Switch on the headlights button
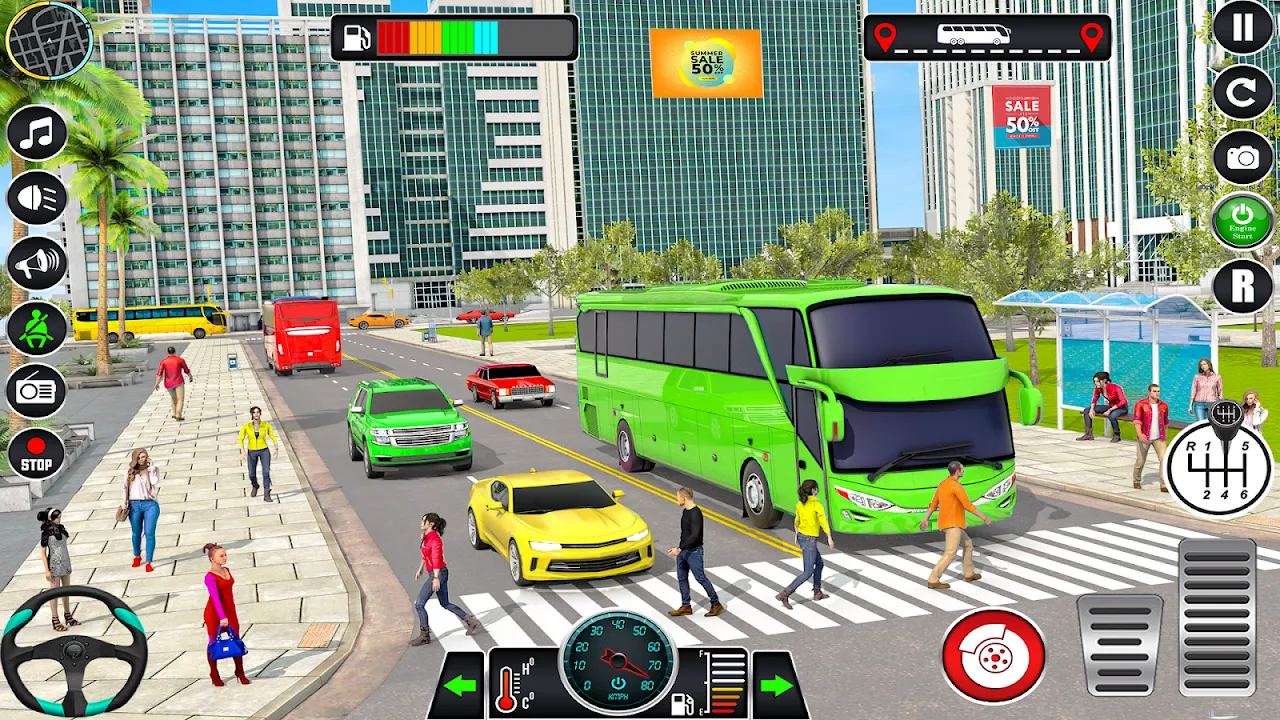Screen dimensions: 1280x720 pyautogui.click(x=37, y=198)
